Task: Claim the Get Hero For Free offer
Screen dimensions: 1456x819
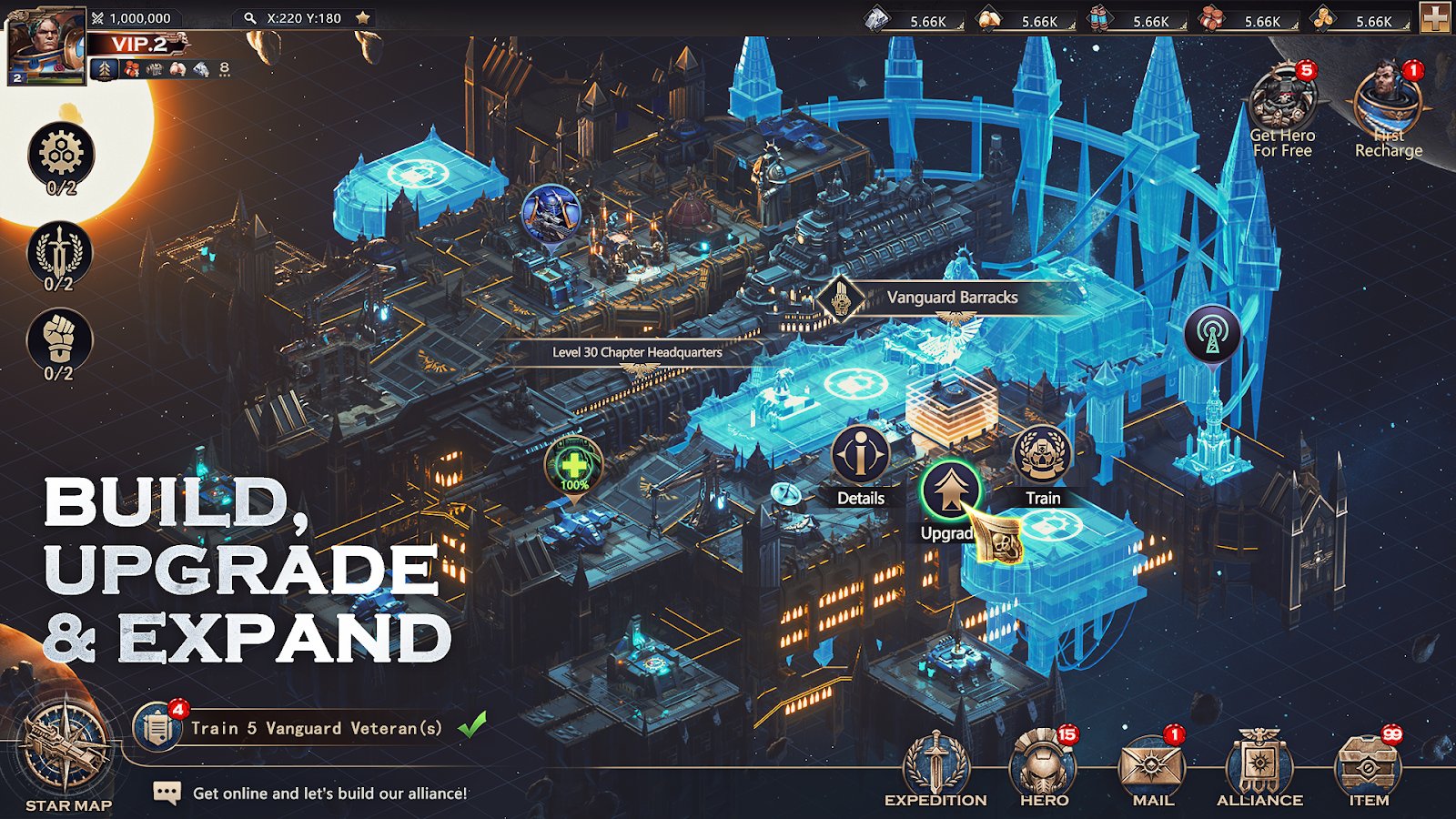Action: (1280, 100)
